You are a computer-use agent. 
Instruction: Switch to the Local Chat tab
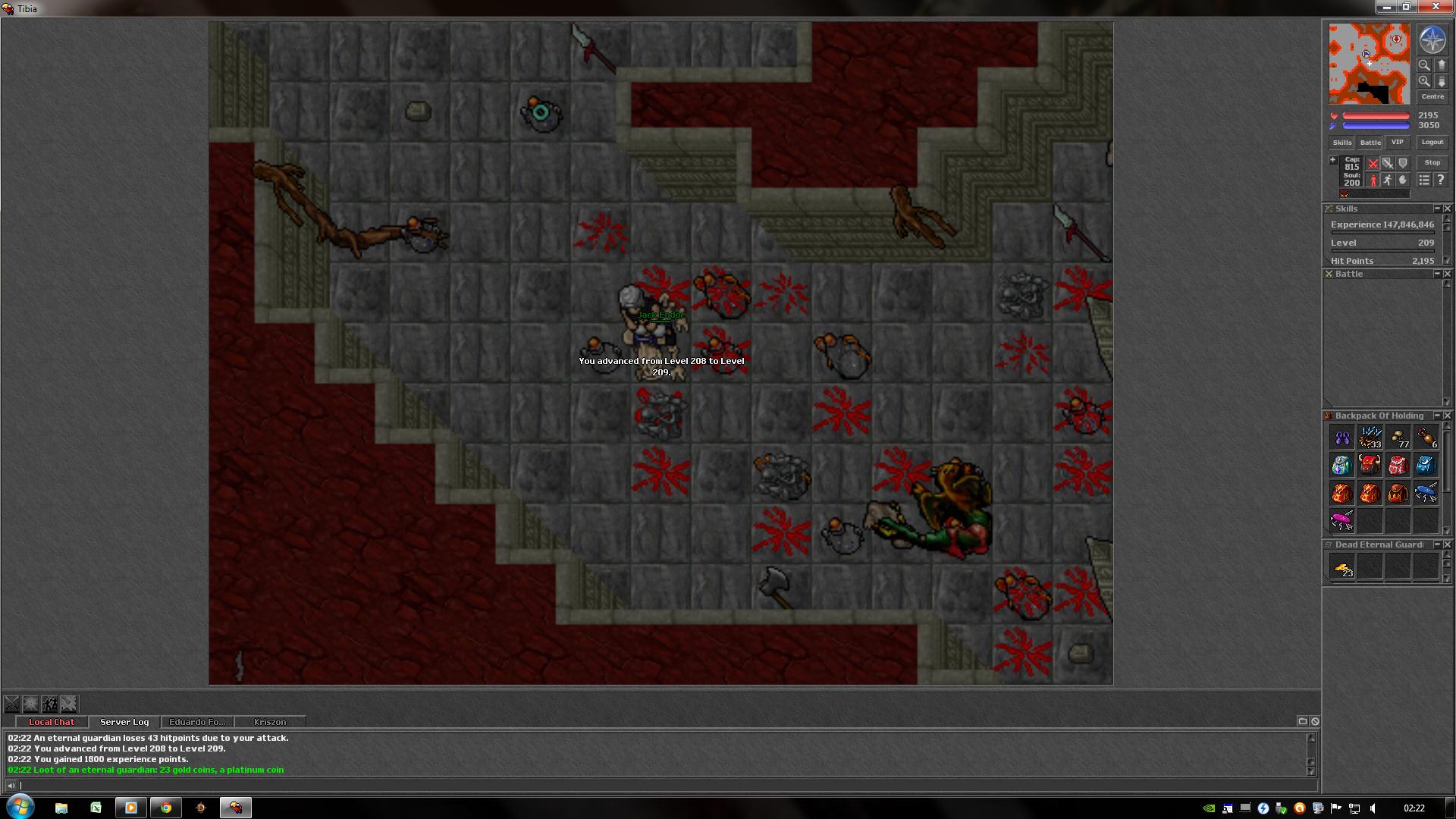point(52,722)
